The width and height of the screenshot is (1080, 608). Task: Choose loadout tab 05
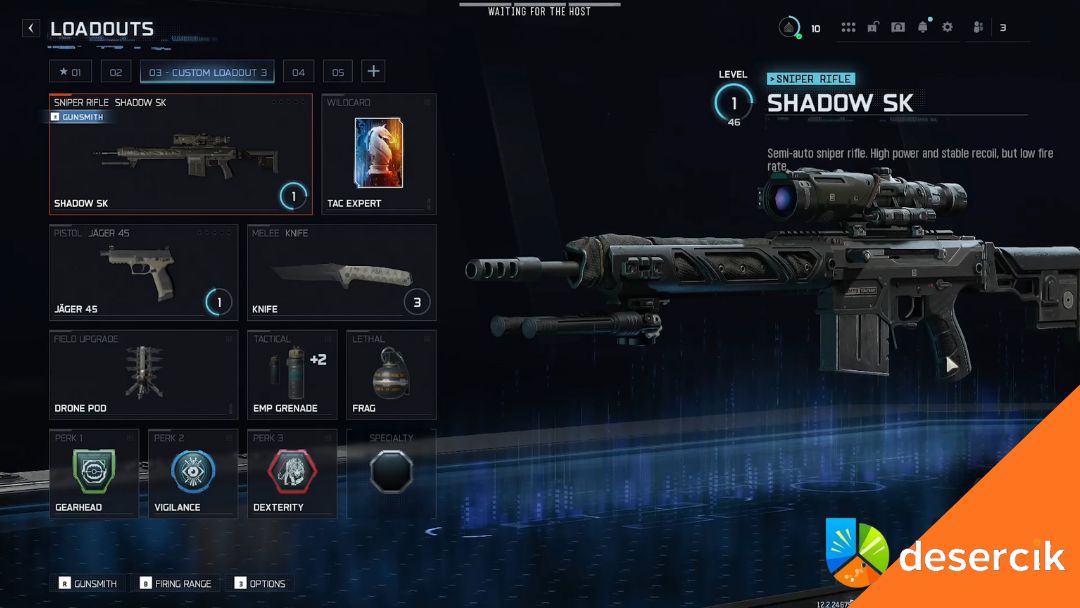(x=338, y=72)
